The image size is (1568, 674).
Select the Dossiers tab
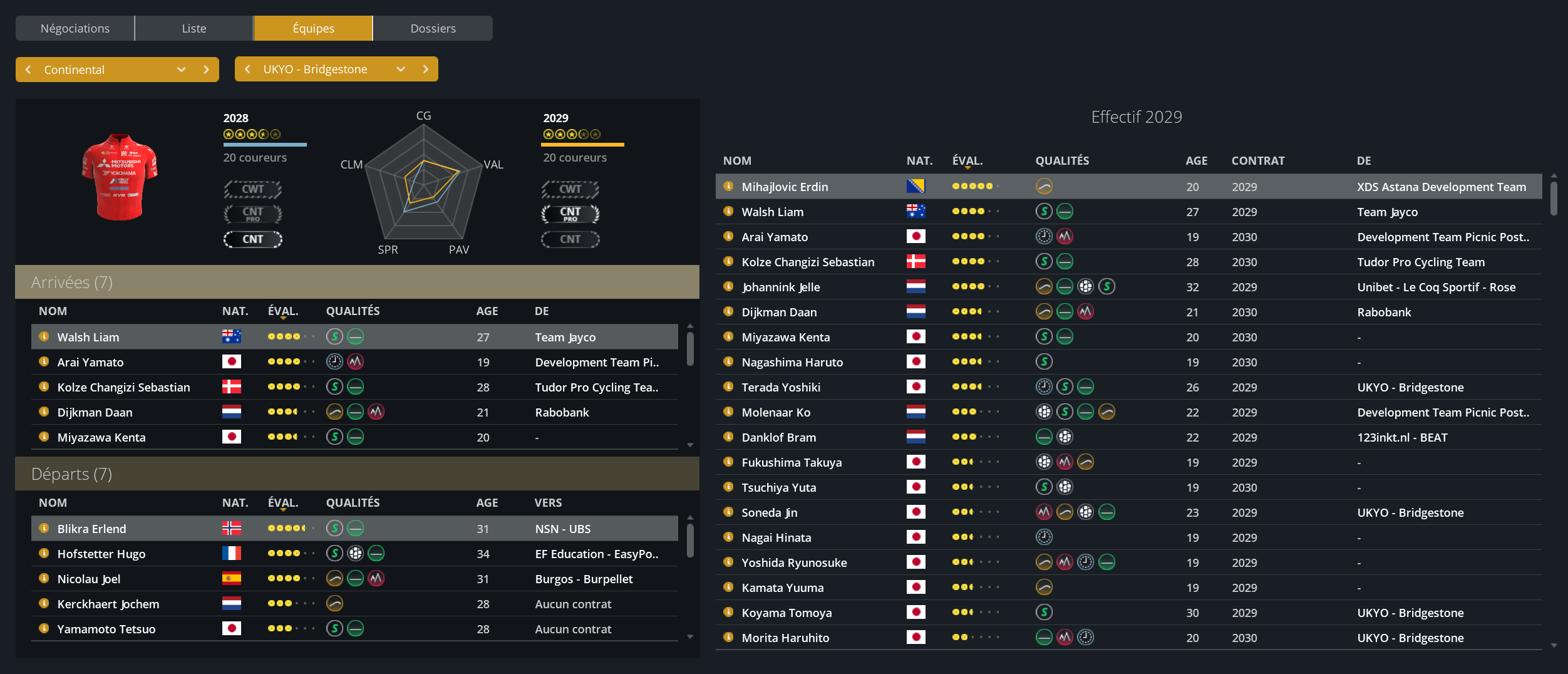point(433,28)
